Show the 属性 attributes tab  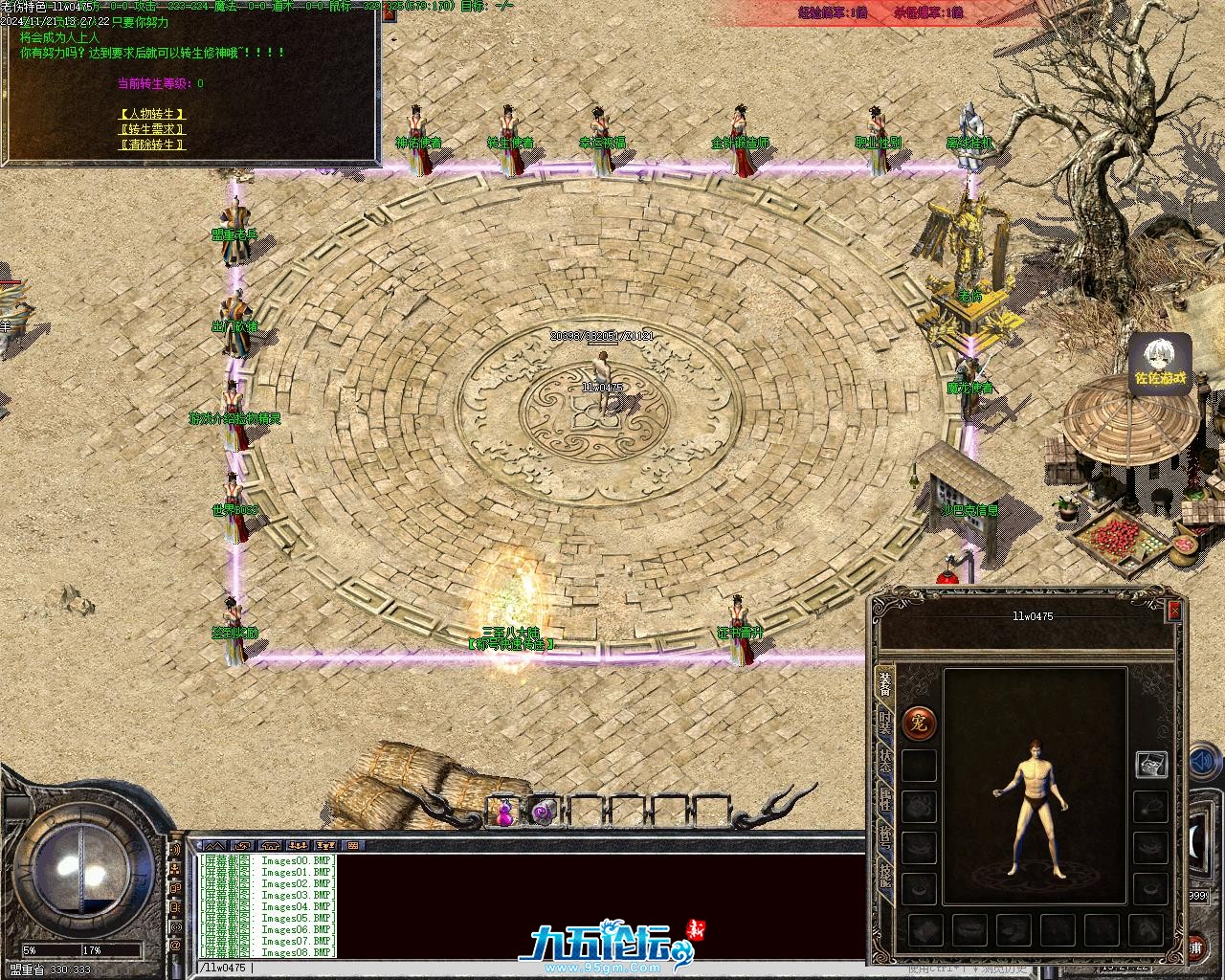885,802
